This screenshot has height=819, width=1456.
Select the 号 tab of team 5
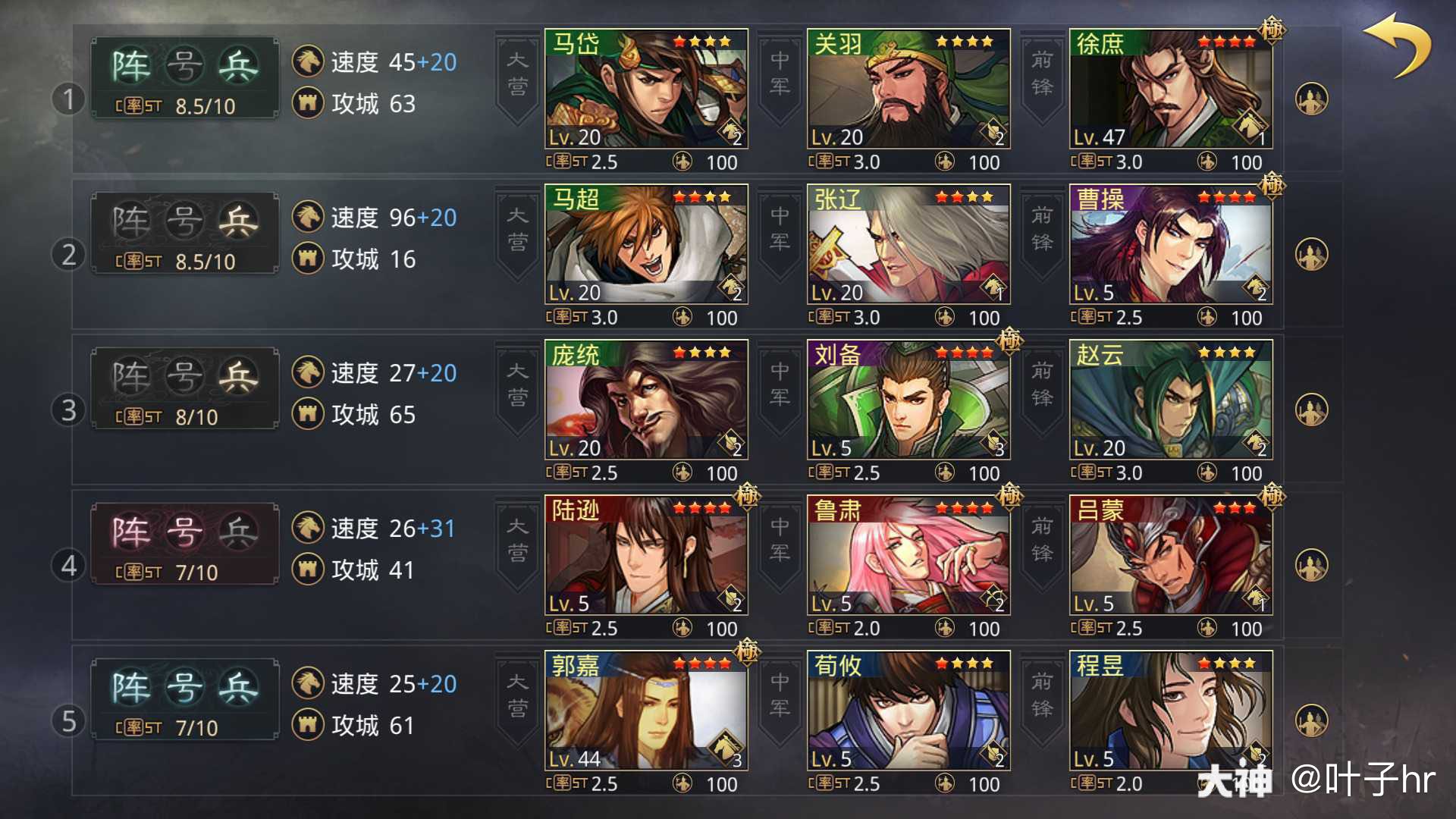pos(184,686)
